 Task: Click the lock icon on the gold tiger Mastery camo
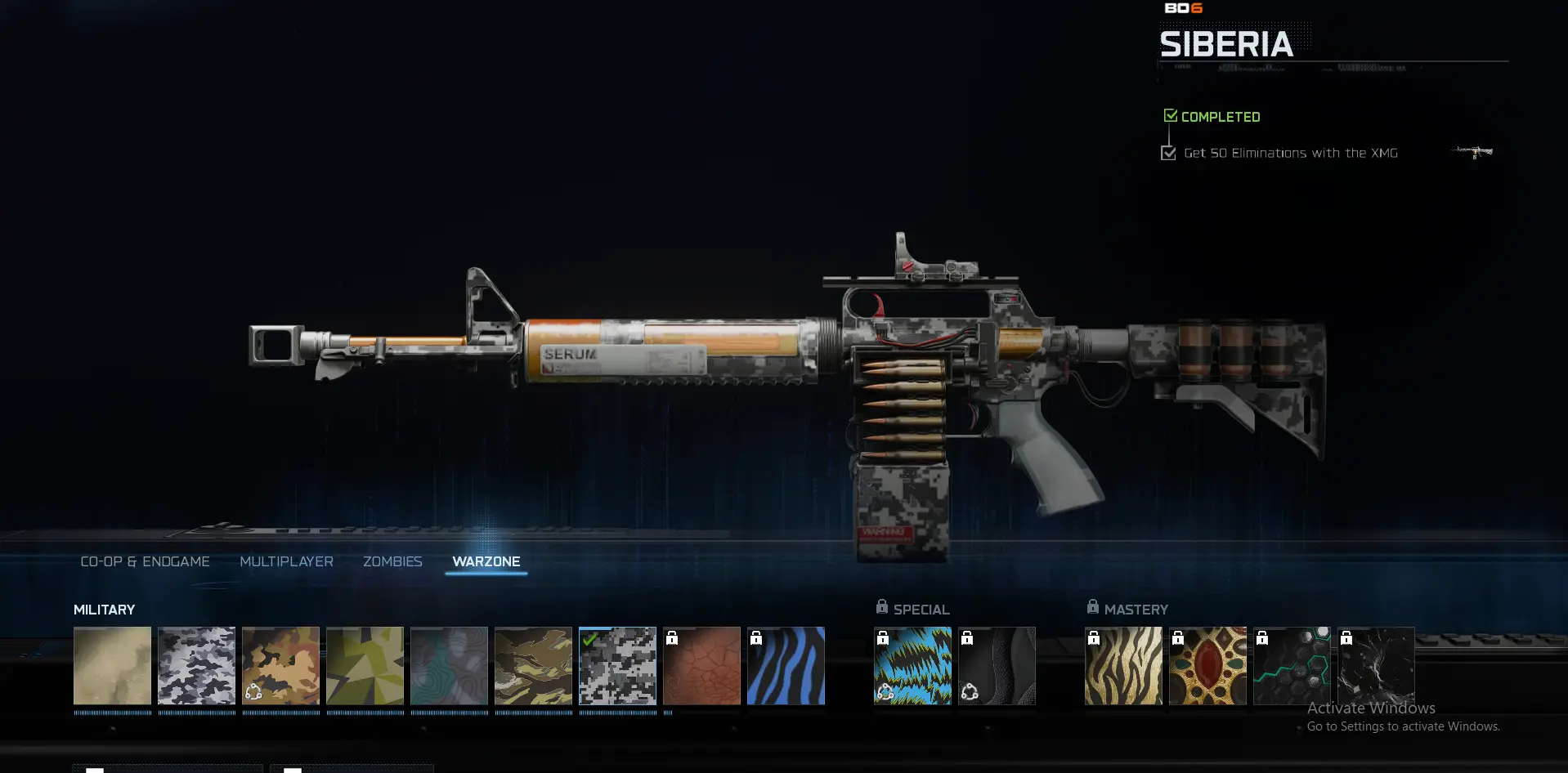(1095, 637)
